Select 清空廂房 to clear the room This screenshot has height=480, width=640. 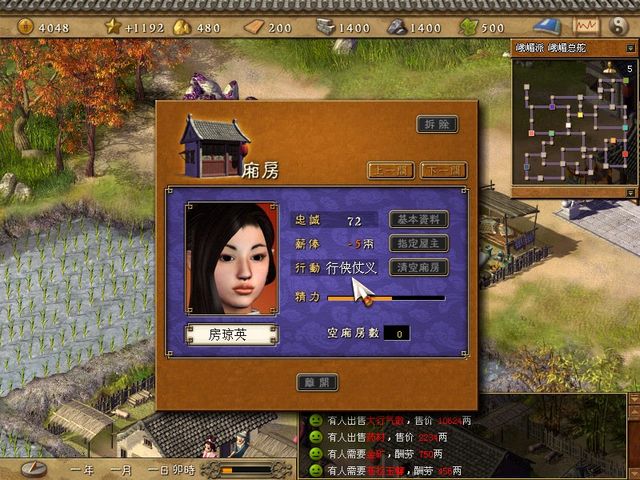point(418,268)
